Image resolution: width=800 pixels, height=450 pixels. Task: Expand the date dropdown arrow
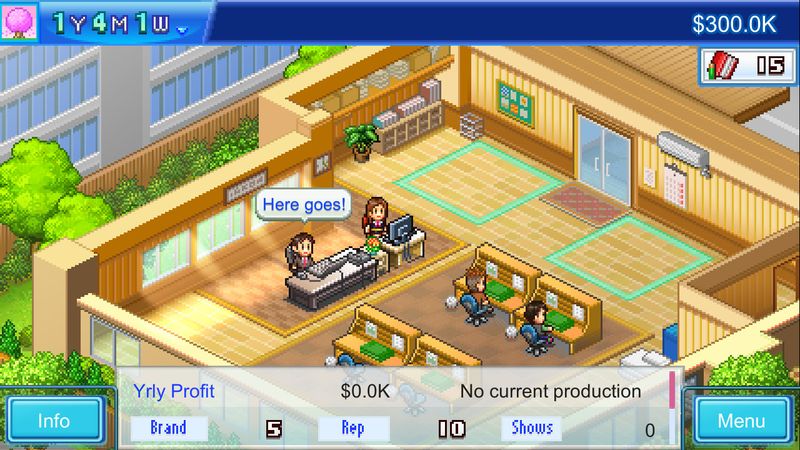point(182,29)
